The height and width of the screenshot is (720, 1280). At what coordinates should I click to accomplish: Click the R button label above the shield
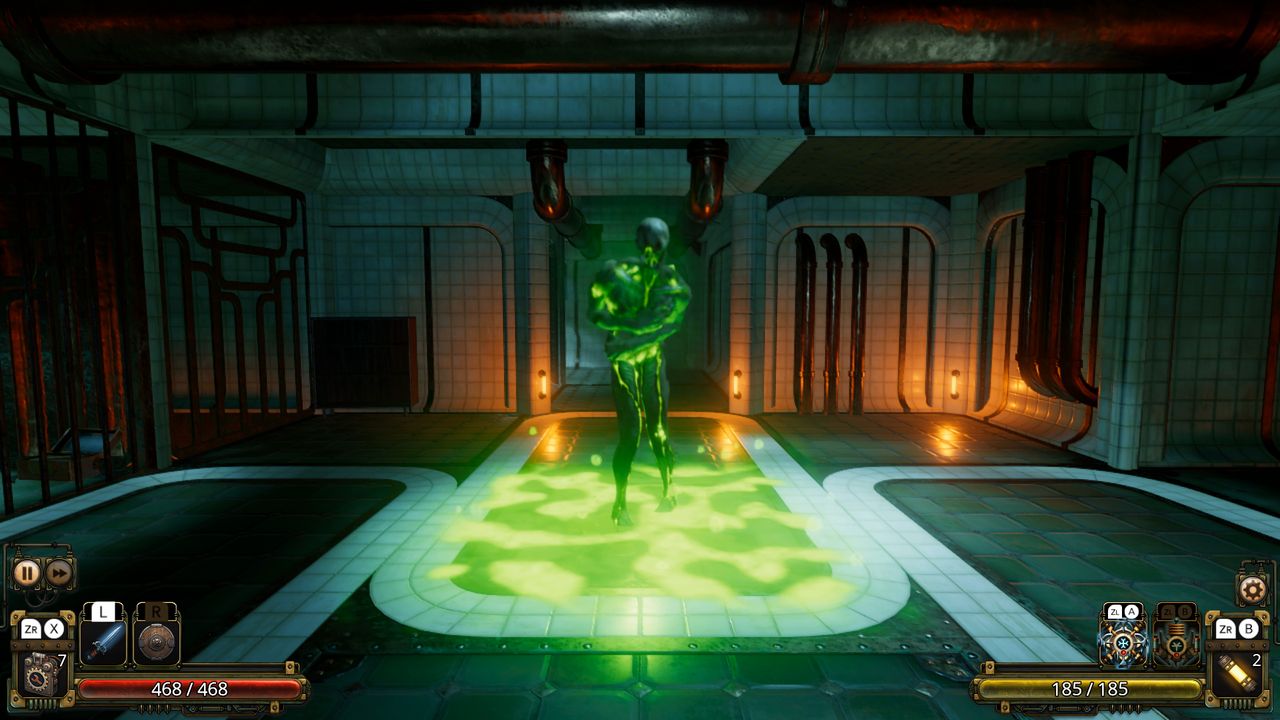156,611
